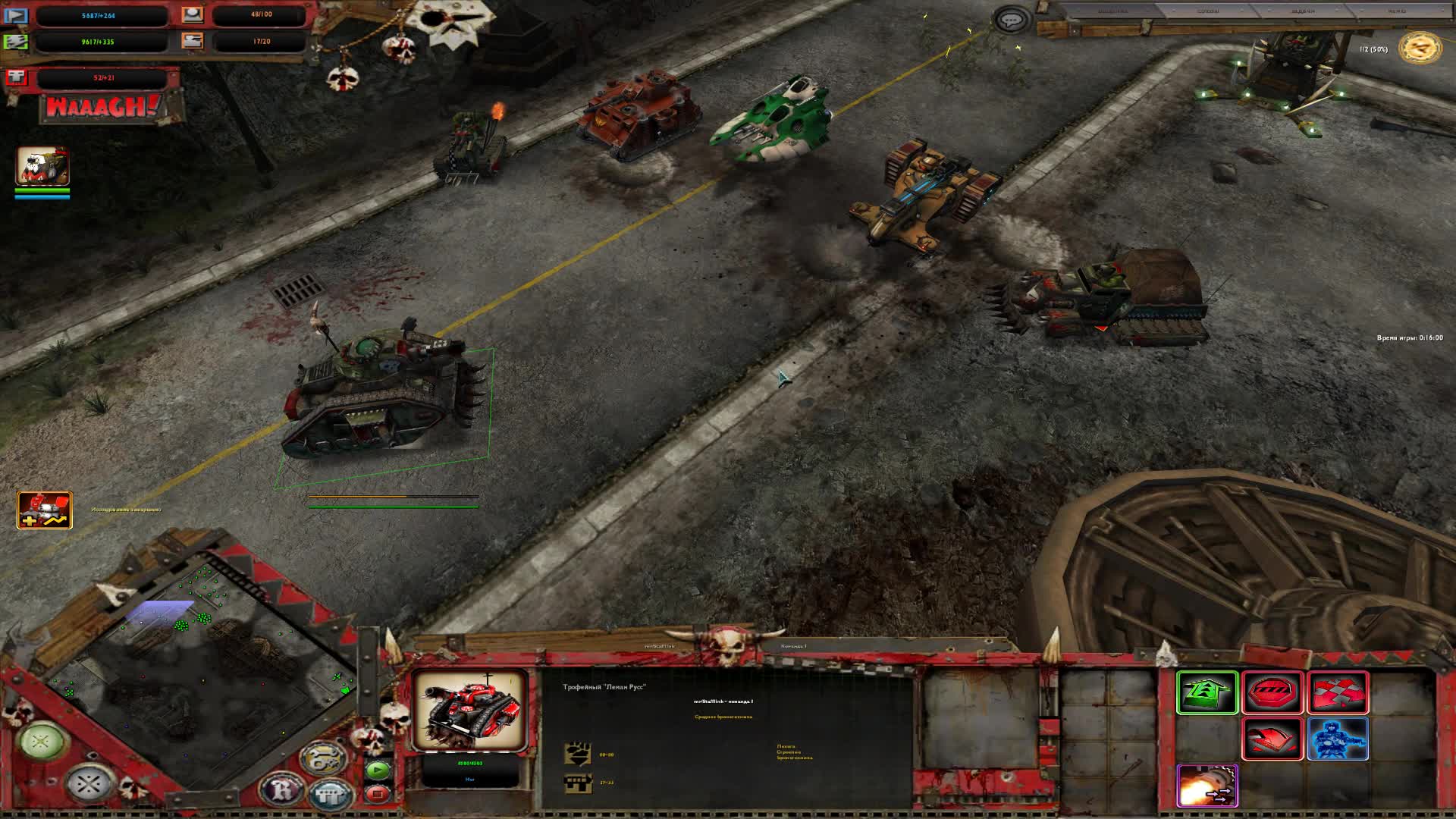
Task: Click the grey round minimap button
Action: (x=88, y=783)
